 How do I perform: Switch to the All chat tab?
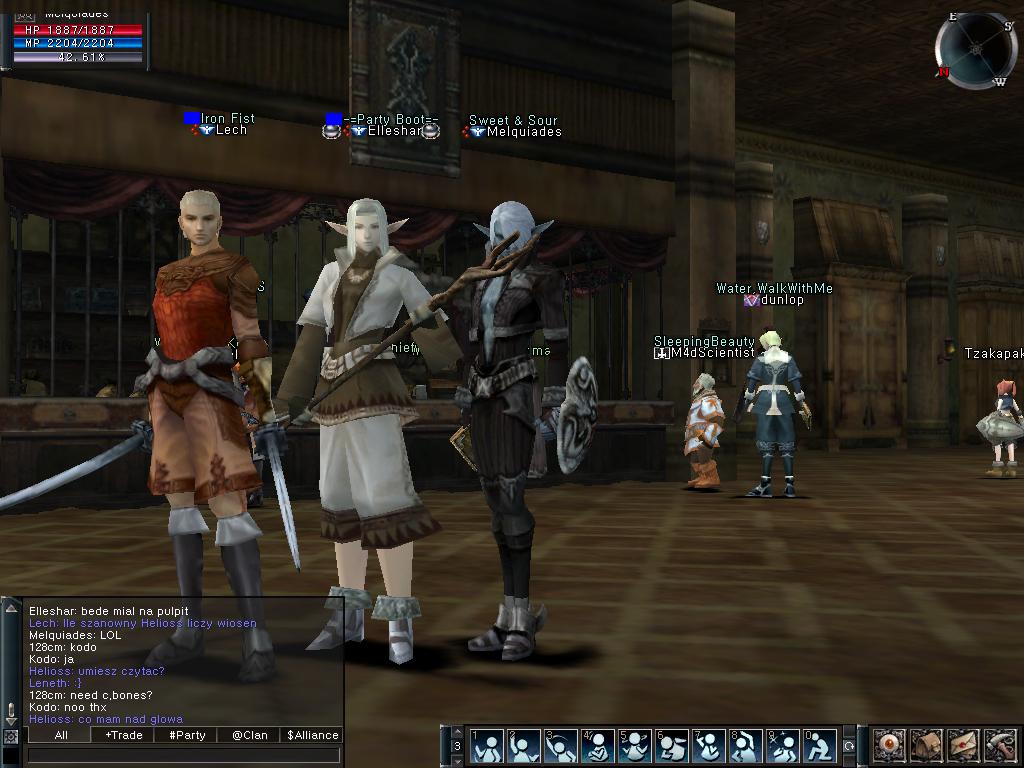pyautogui.click(x=61, y=735)
